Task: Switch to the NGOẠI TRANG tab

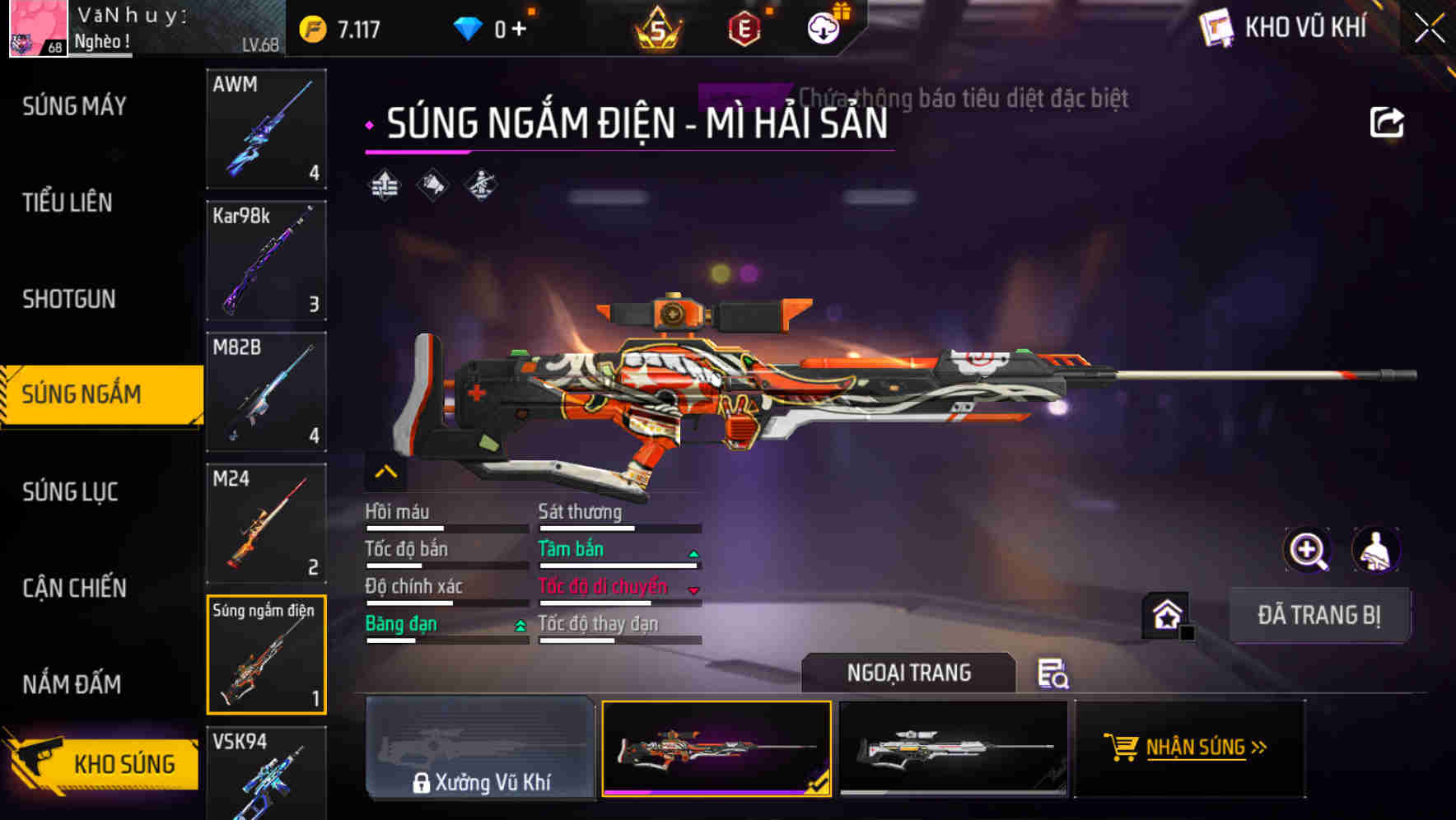Action: [908, 673]
